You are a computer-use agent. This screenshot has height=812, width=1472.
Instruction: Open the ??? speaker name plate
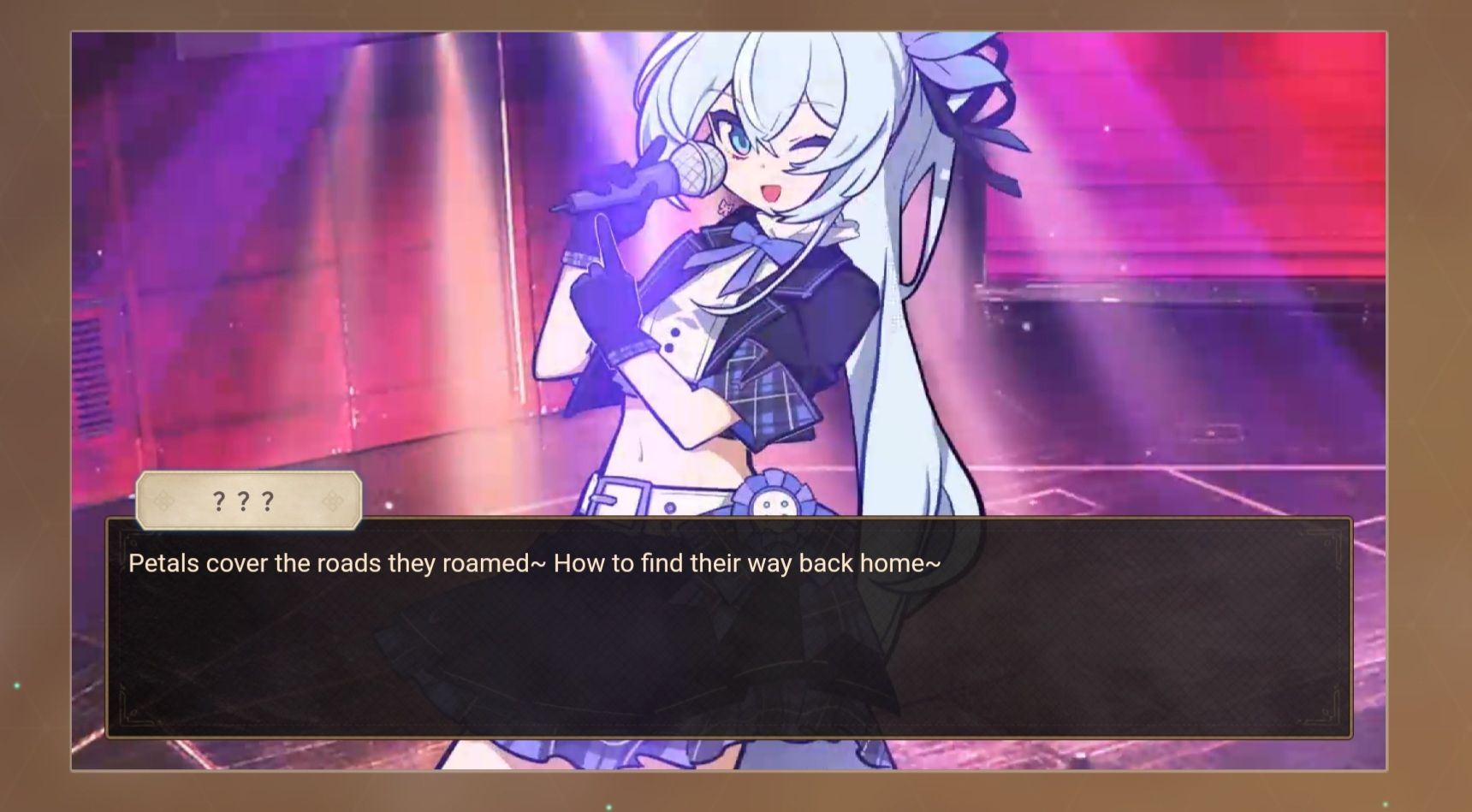tap(246, 501)
